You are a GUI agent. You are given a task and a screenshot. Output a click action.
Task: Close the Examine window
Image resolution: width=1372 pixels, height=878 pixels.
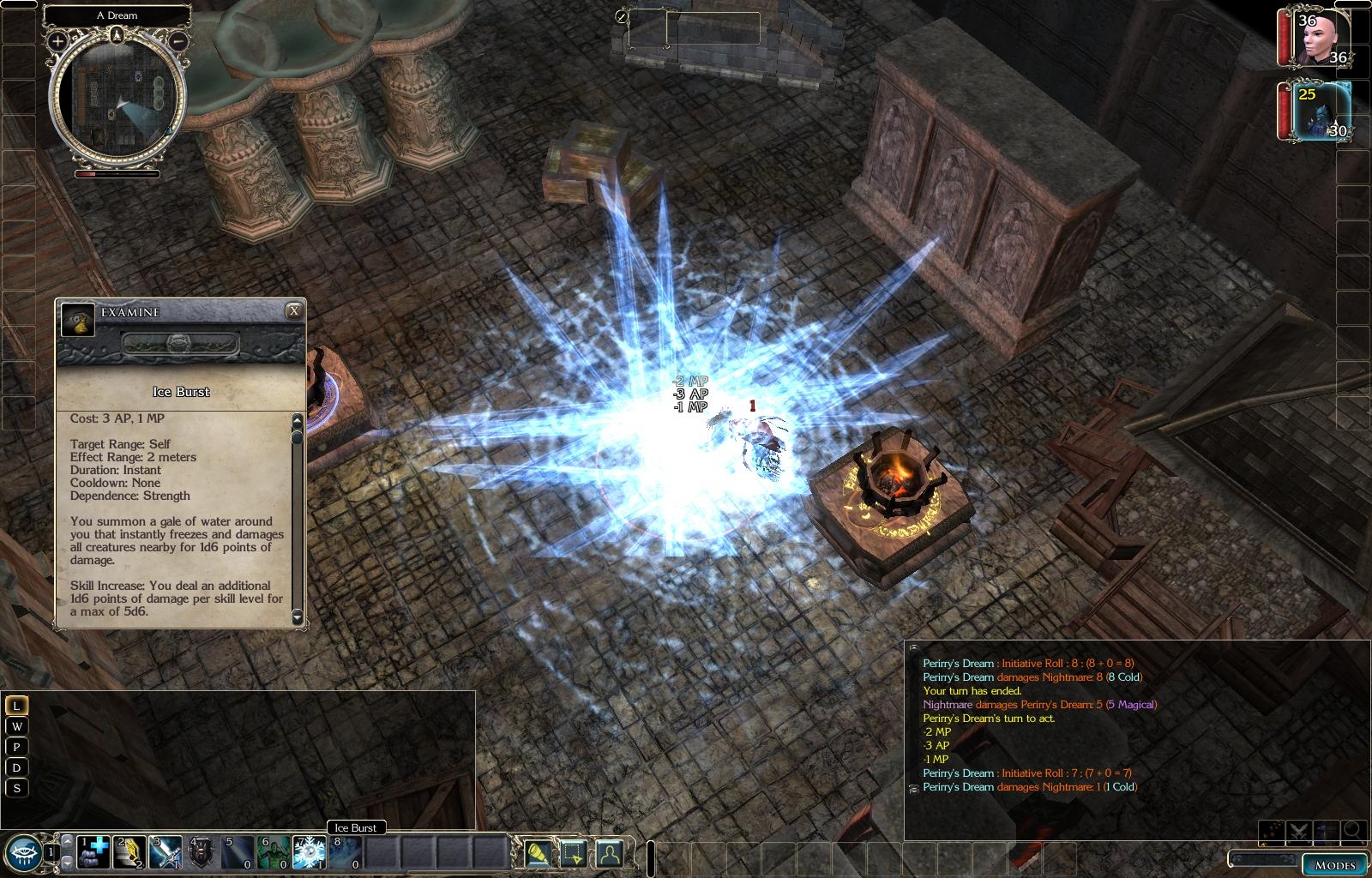tap(294, 311)
